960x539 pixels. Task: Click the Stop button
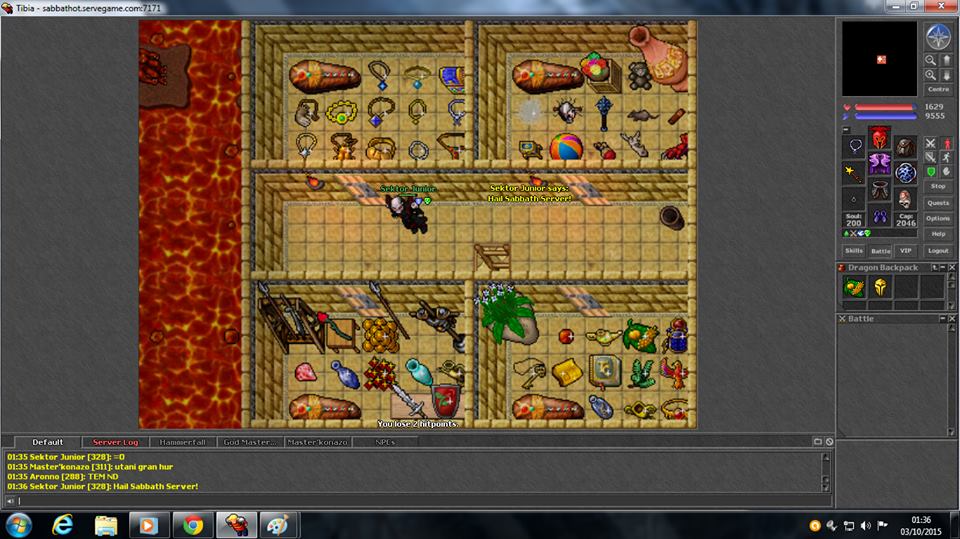pos(938,186)
